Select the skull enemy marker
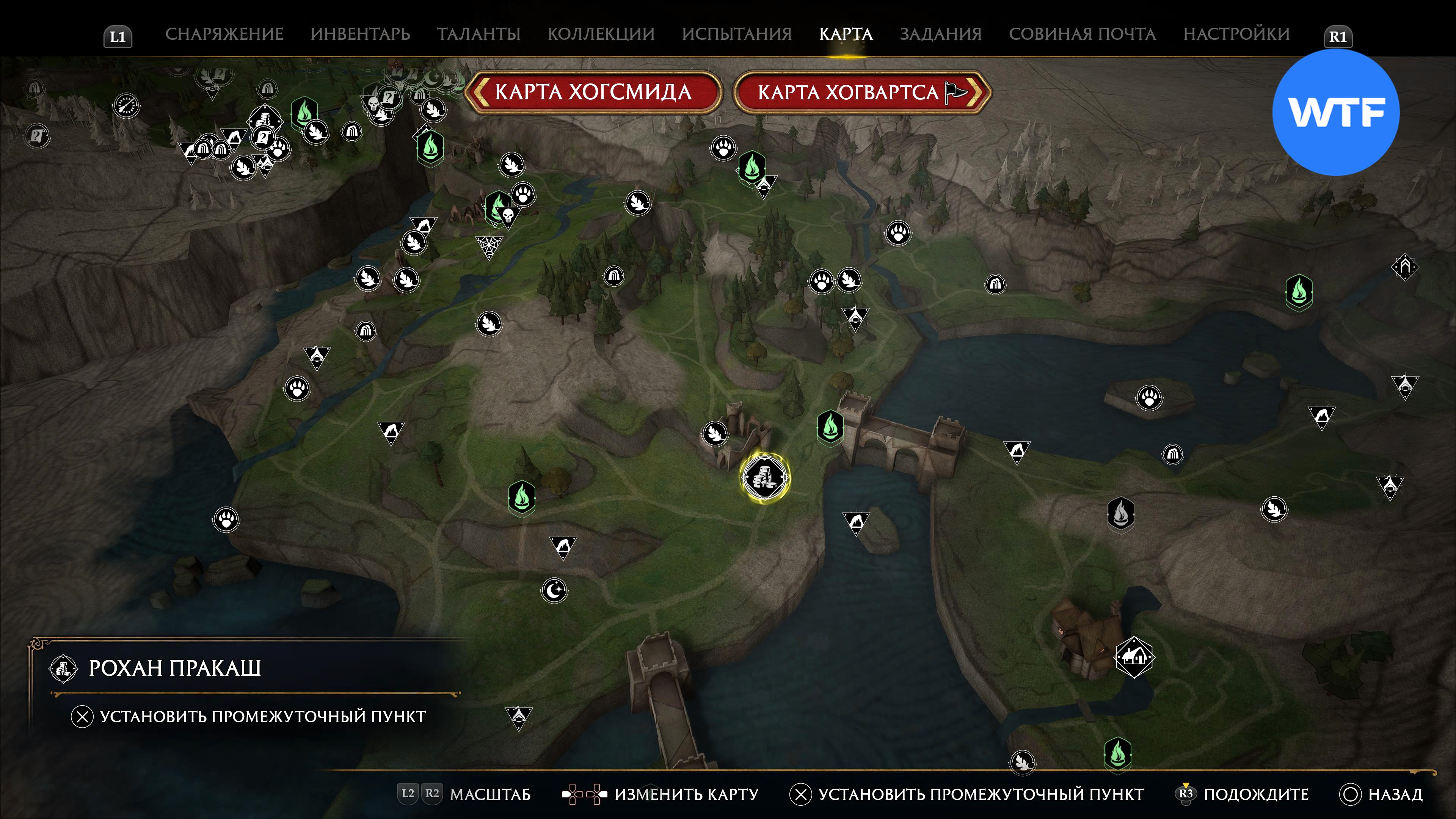Viewport: 1456px width, 819px height. pos(508,215)
